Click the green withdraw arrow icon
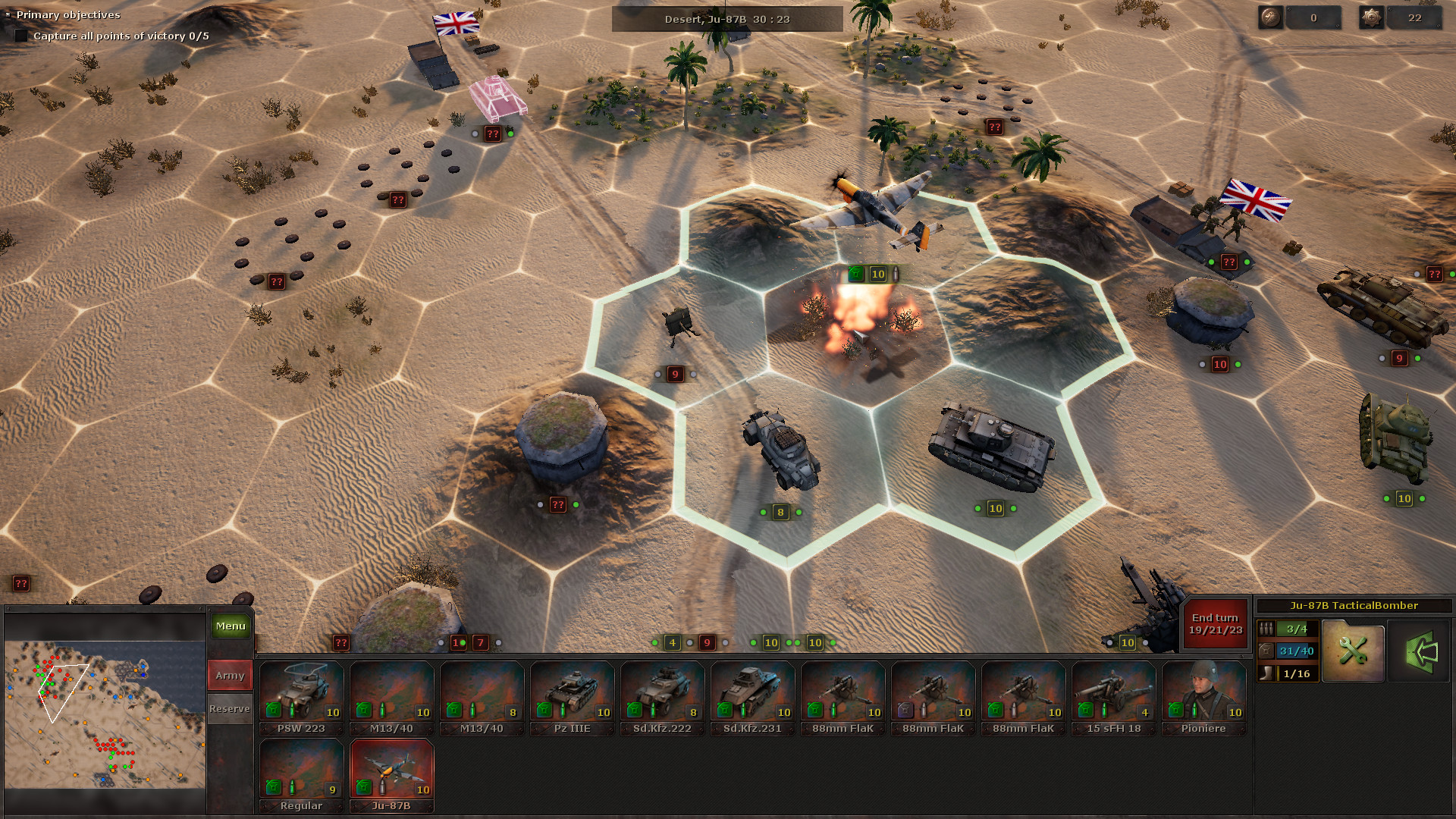1456x819 pixels. (x=1424, y=651)
